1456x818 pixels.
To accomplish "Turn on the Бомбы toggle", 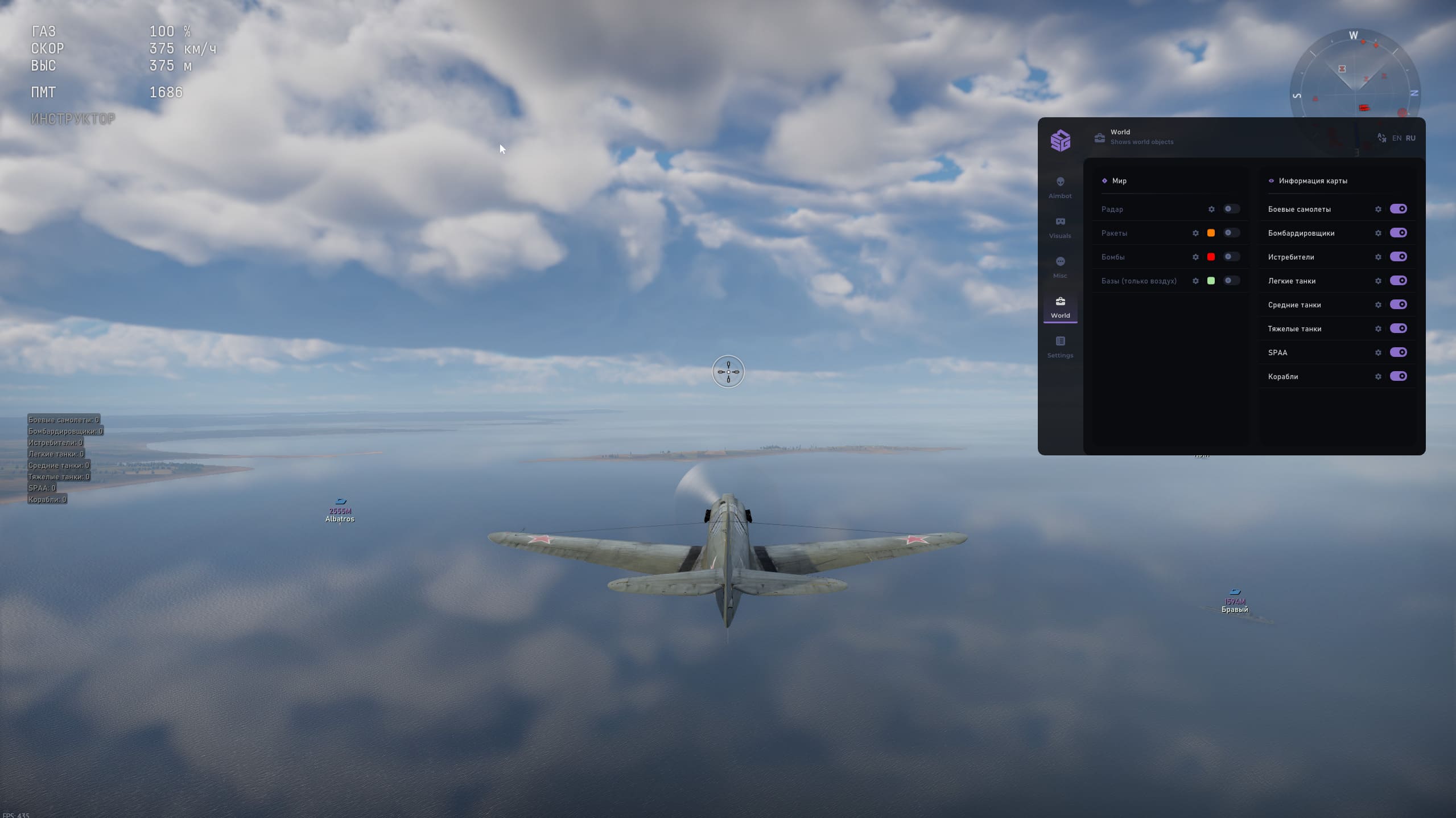I will [x=1231, y=257].
